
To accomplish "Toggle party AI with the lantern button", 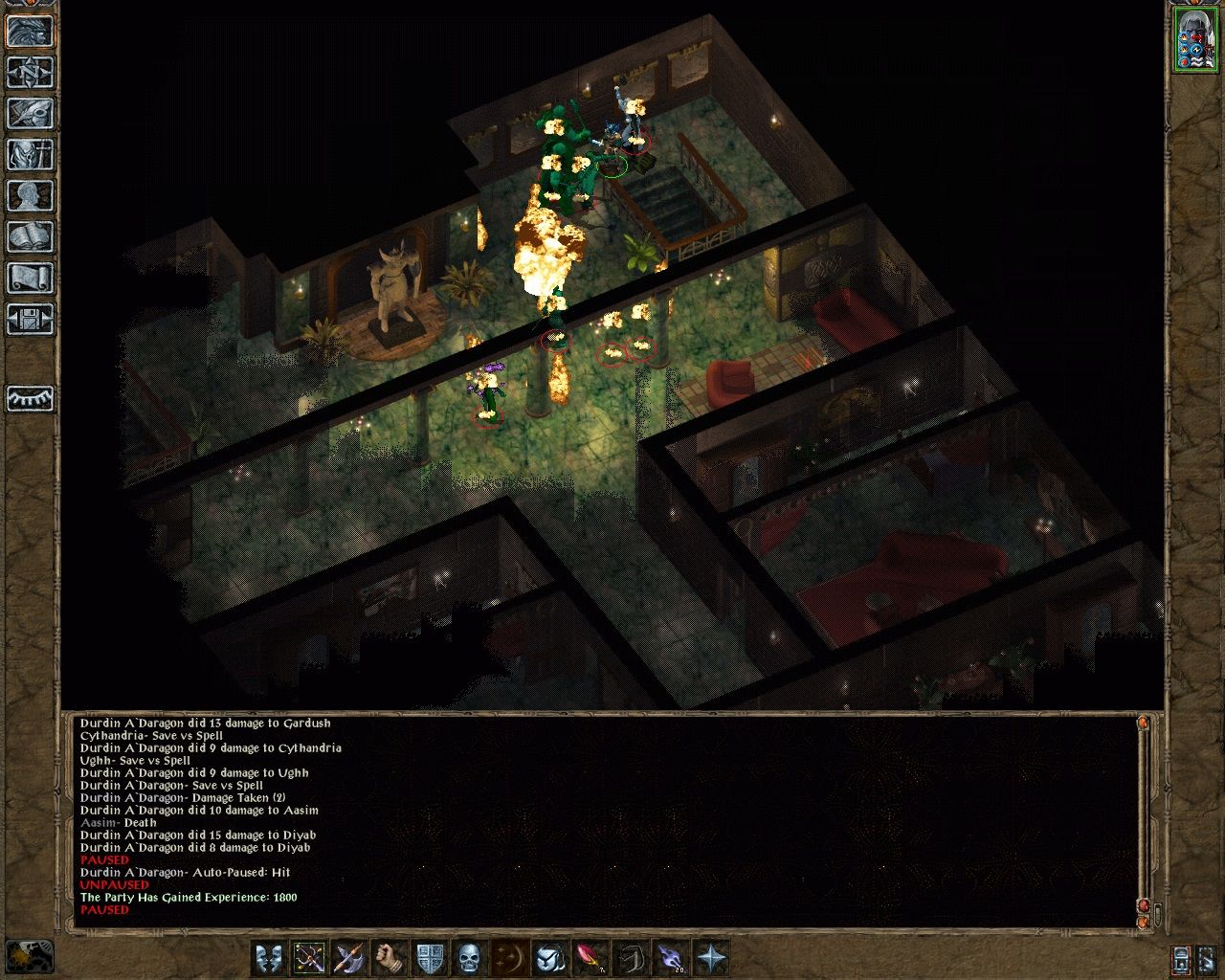I will pyautogui.click(x=1182, y=957).
